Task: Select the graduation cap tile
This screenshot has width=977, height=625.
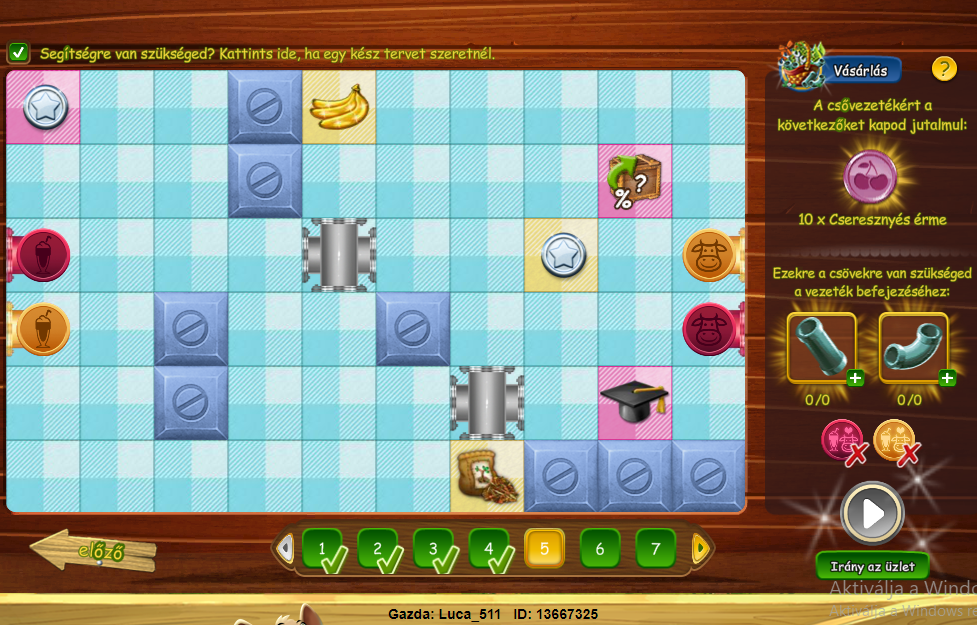Action: [634, 402]
